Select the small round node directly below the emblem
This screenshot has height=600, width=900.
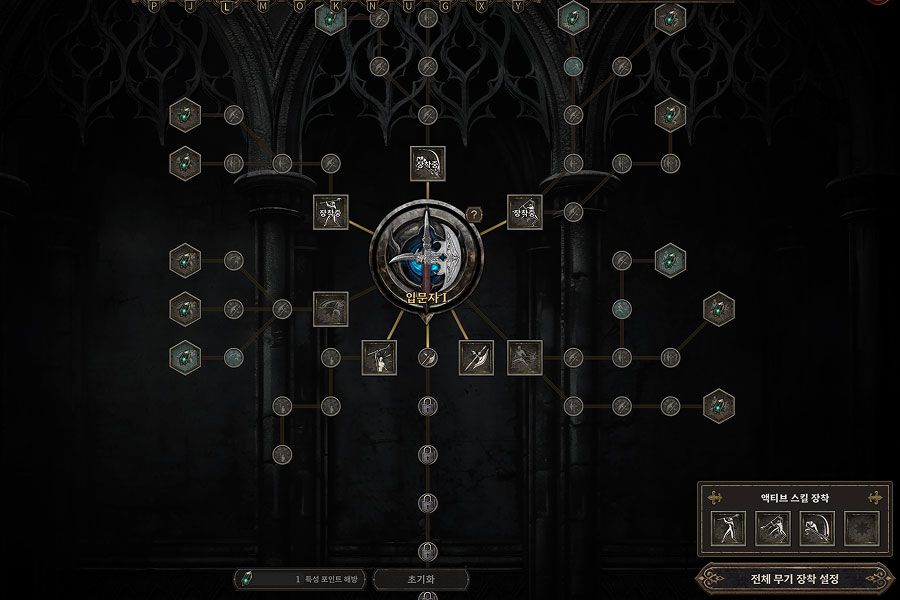click(427, 357)
